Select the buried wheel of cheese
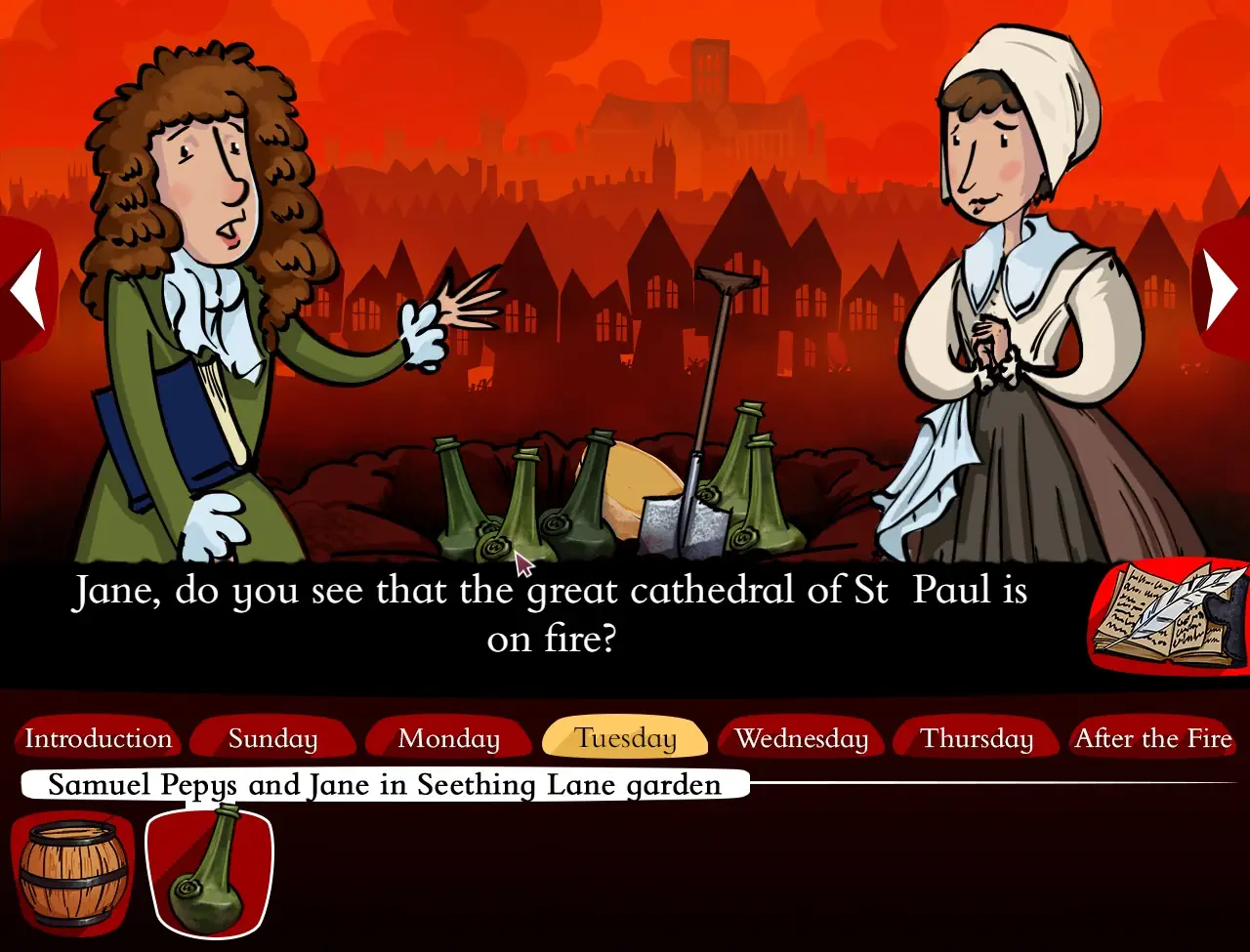Viewport: 1250px width, 952px height. (640, 478)
